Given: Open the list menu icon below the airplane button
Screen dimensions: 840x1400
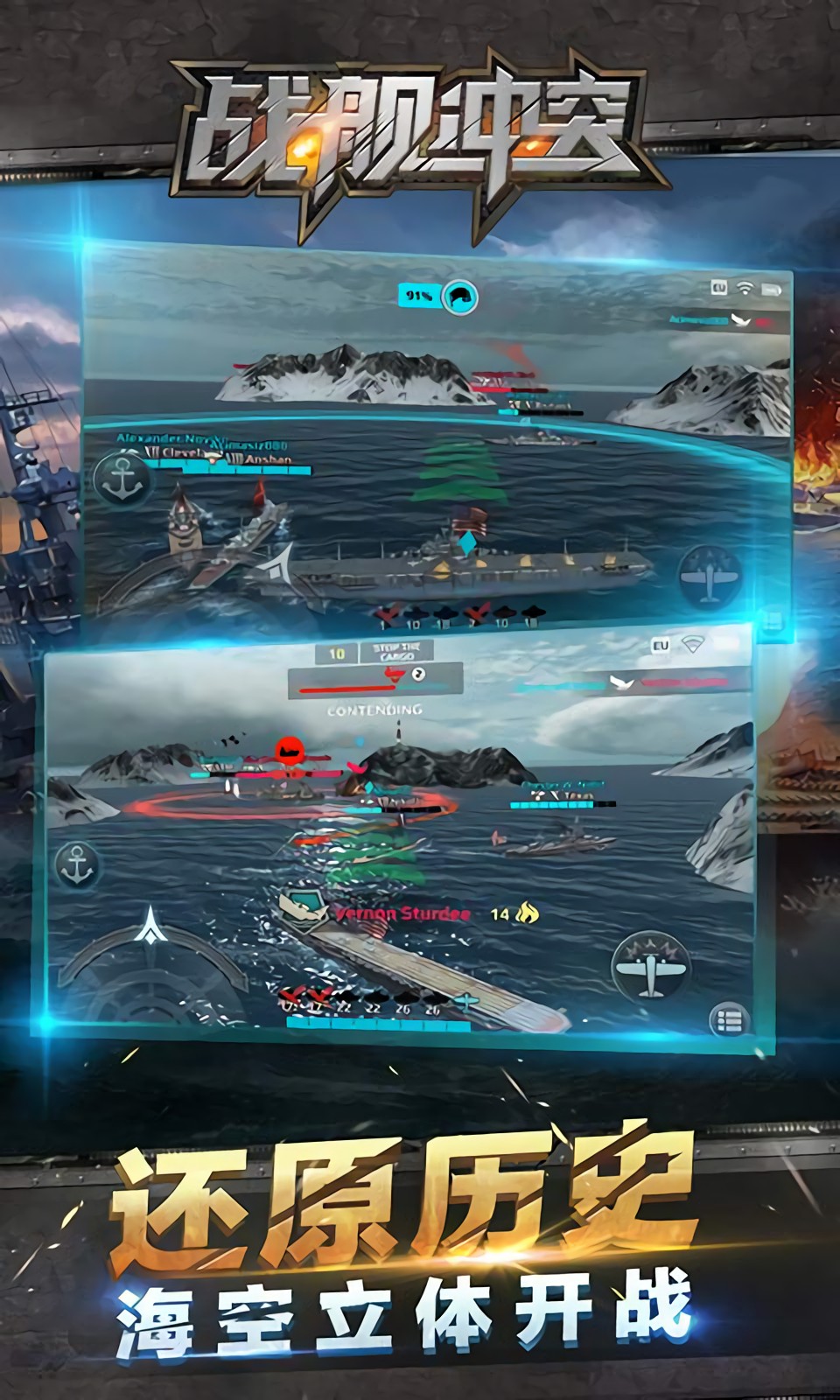Looking at the screenshot, I should pos(730,1021).
